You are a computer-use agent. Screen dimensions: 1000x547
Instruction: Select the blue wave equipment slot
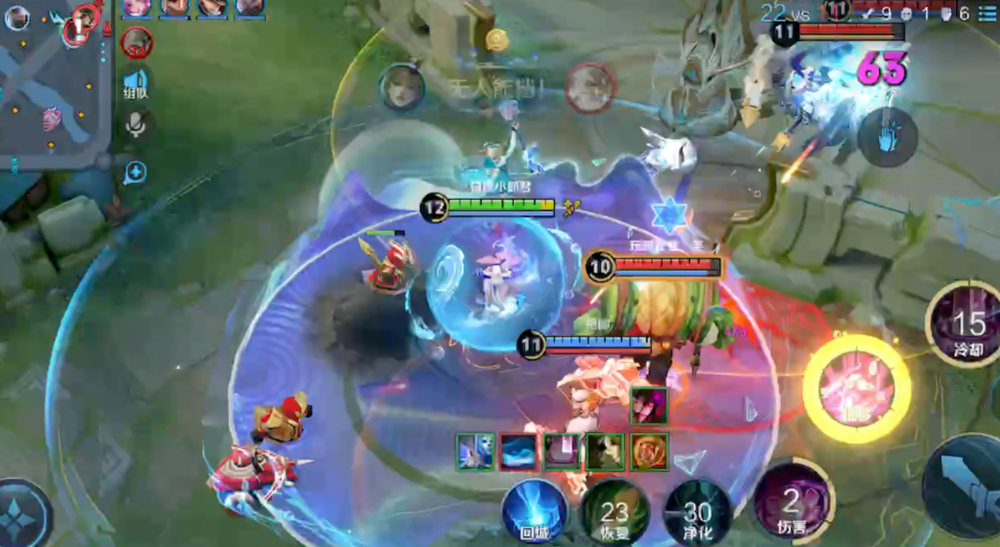pyautogui.click(x=519, y=452)
